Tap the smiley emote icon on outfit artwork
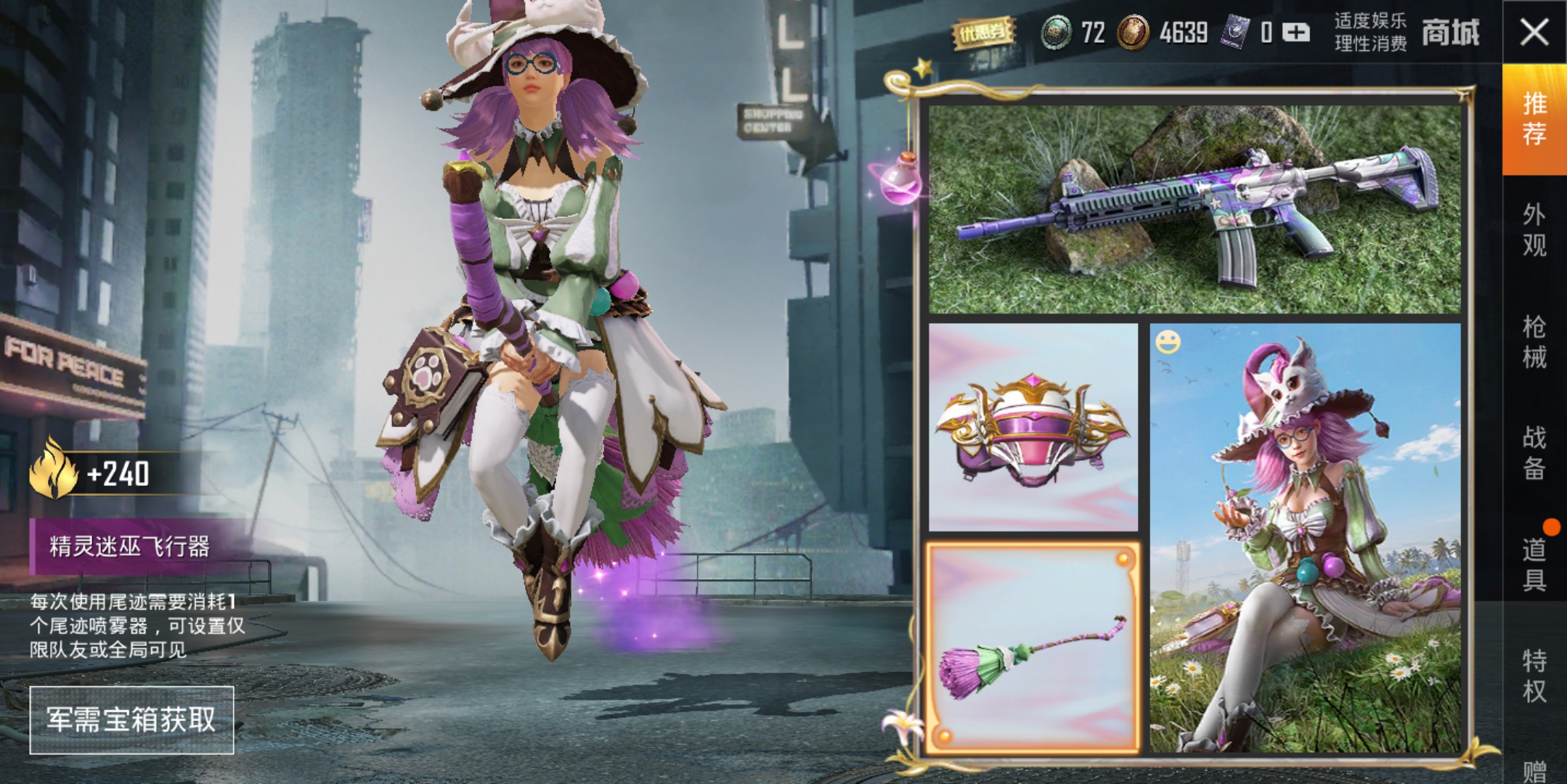Image resolution: width=1567 pixels, height=784 pixels. 1168,342
